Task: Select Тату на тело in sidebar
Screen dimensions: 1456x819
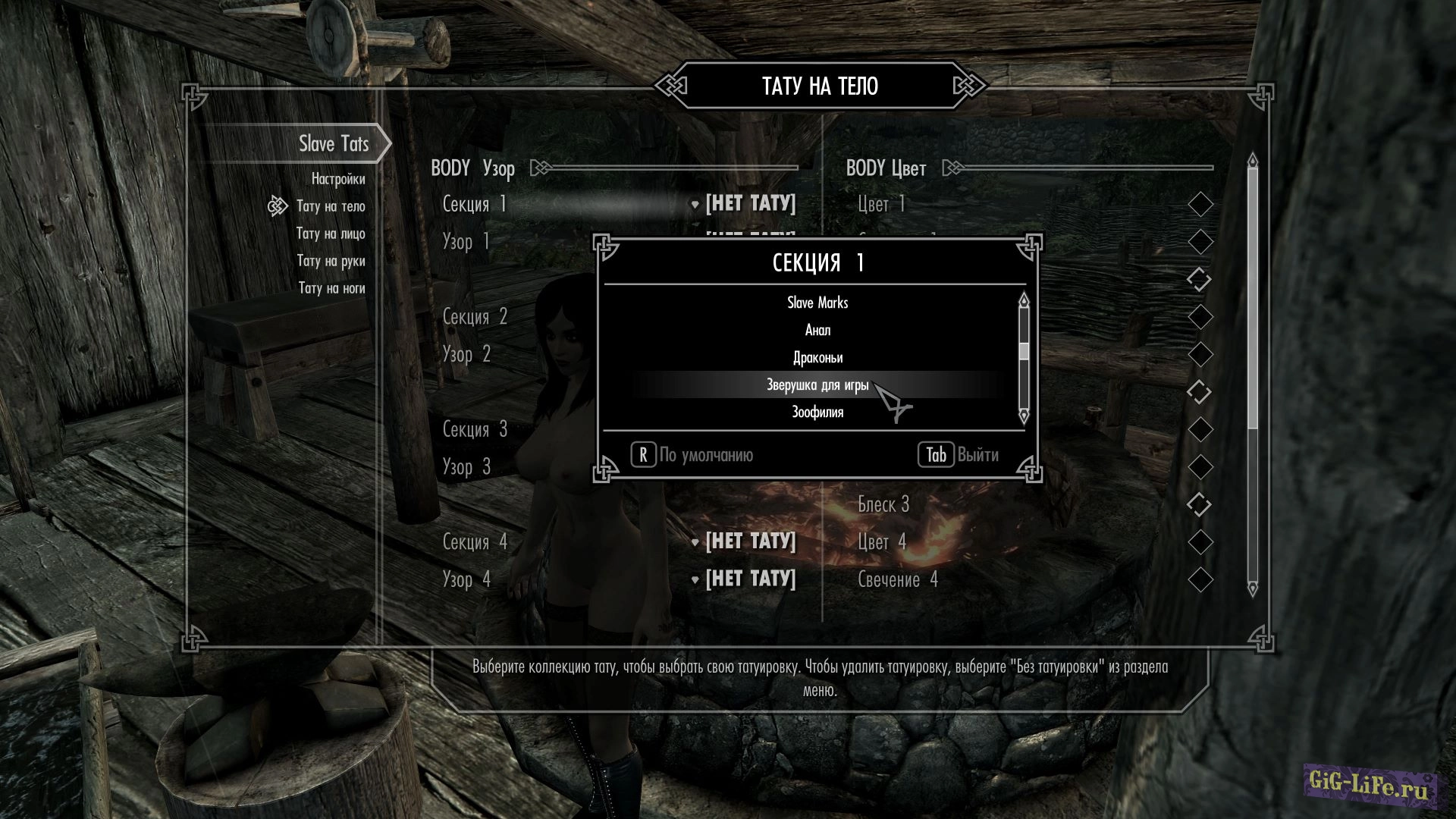Action: (x=331, y=206)
